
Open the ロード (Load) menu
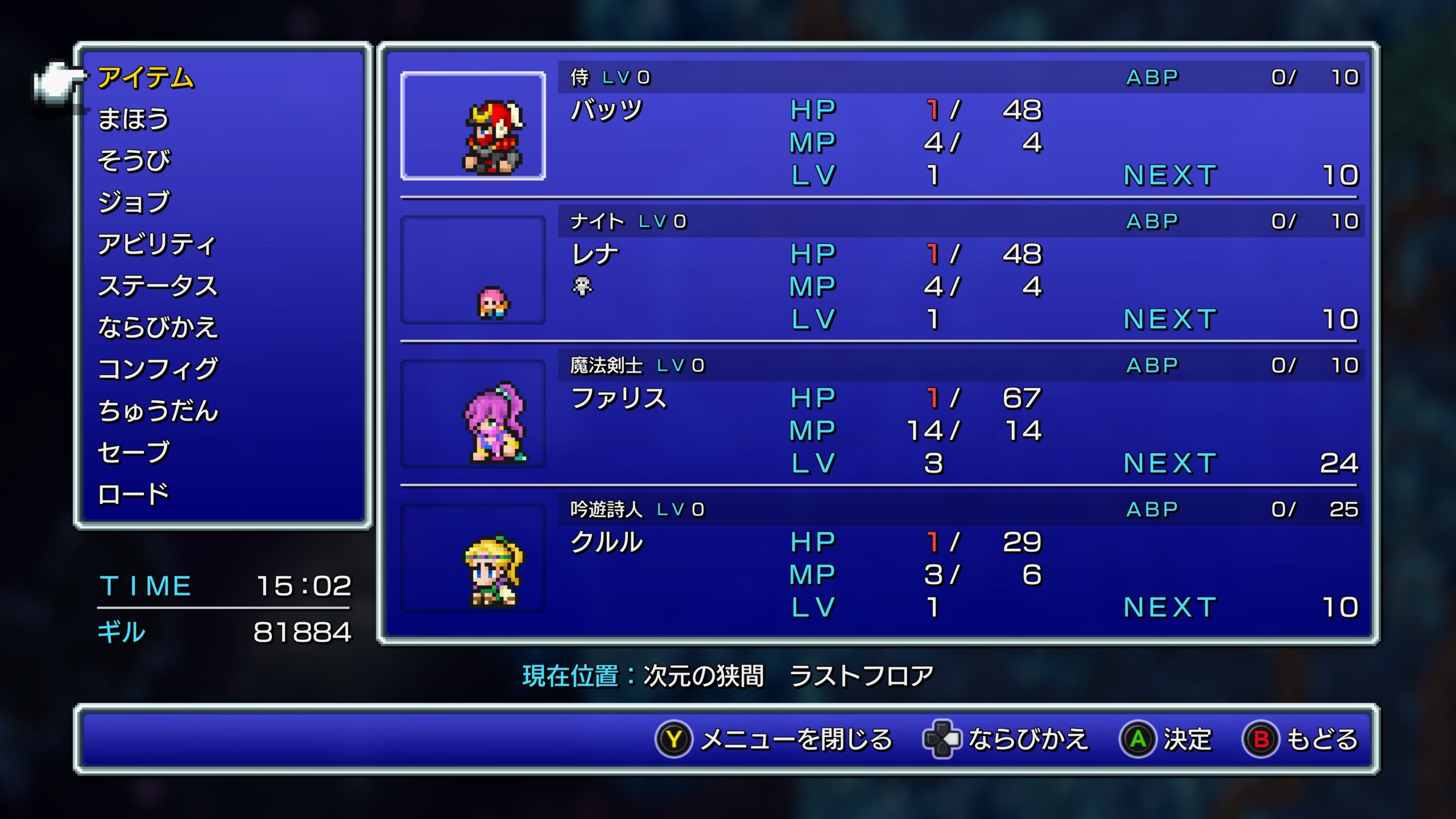pos(134,494)
